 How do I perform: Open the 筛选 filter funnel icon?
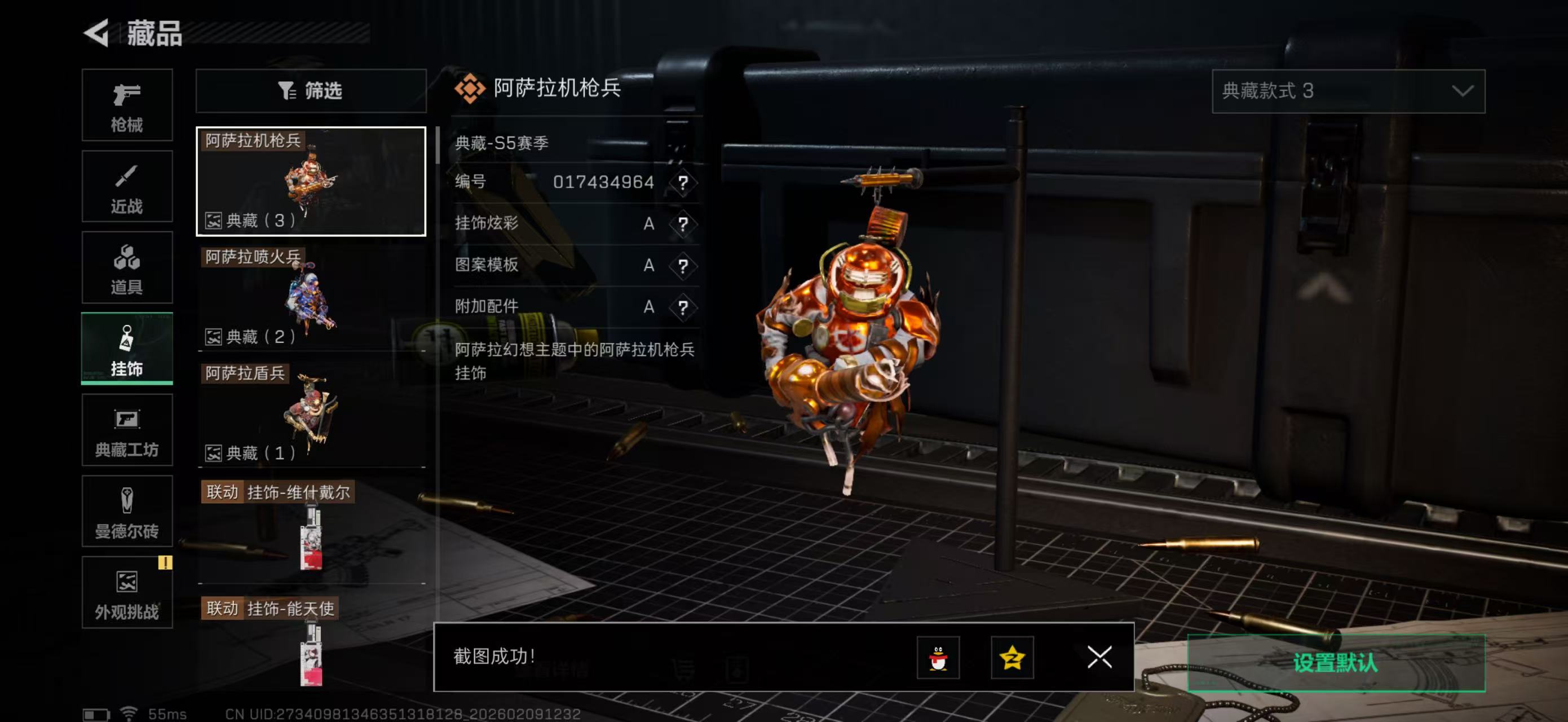[x=288, y=91]
